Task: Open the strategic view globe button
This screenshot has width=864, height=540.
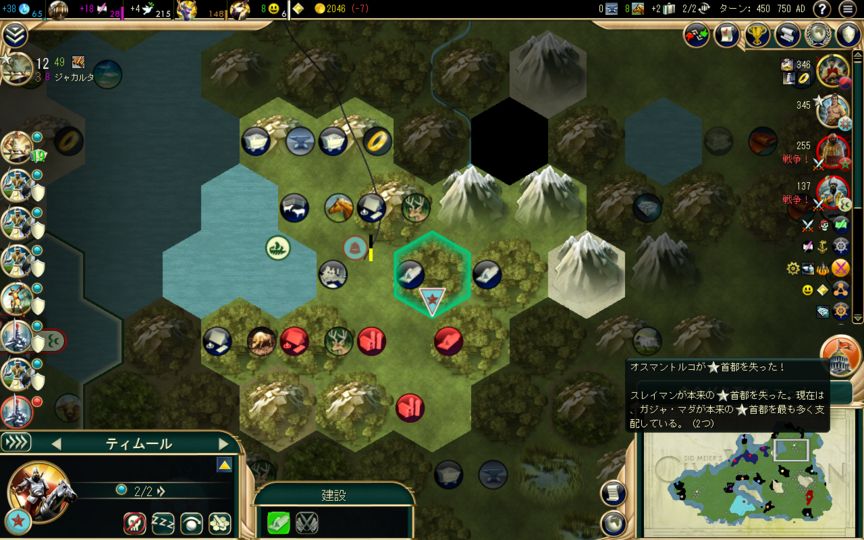Action: click(614, 522)
